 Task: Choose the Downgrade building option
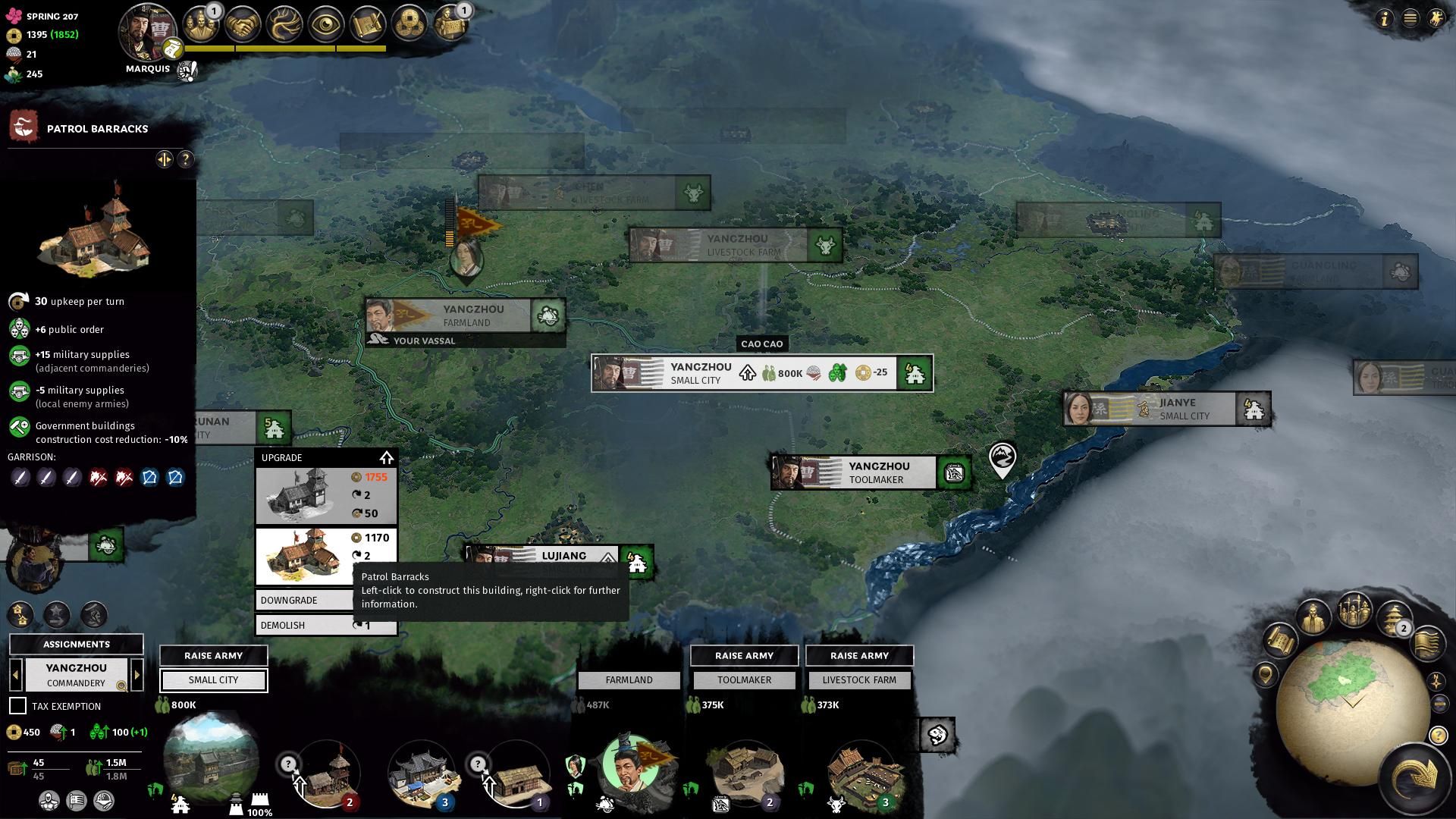[303, 600]
